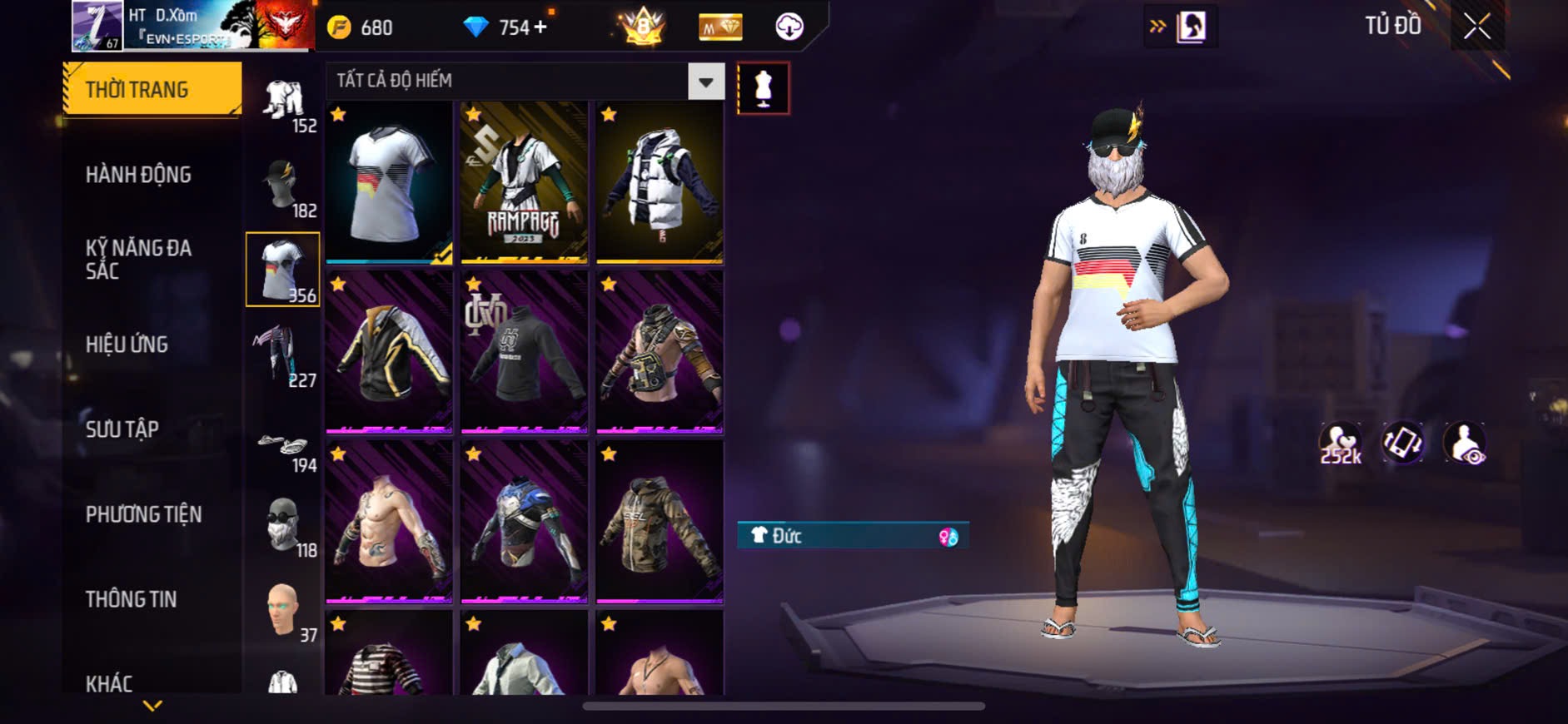Select the Rampage 2023 outfit top
1568x724 pixels.
[524, 183]
